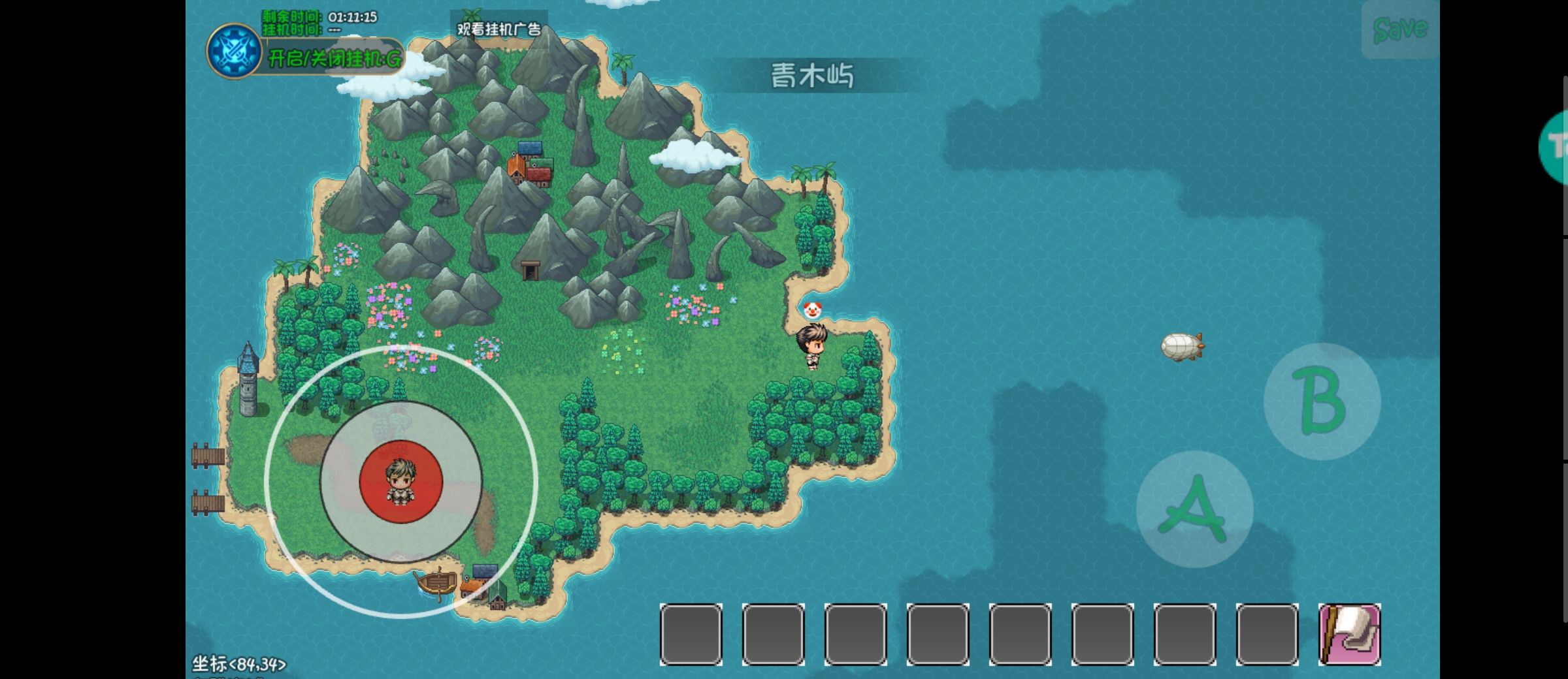Open the teal floating overlay bubble

tap(1556, 147)
